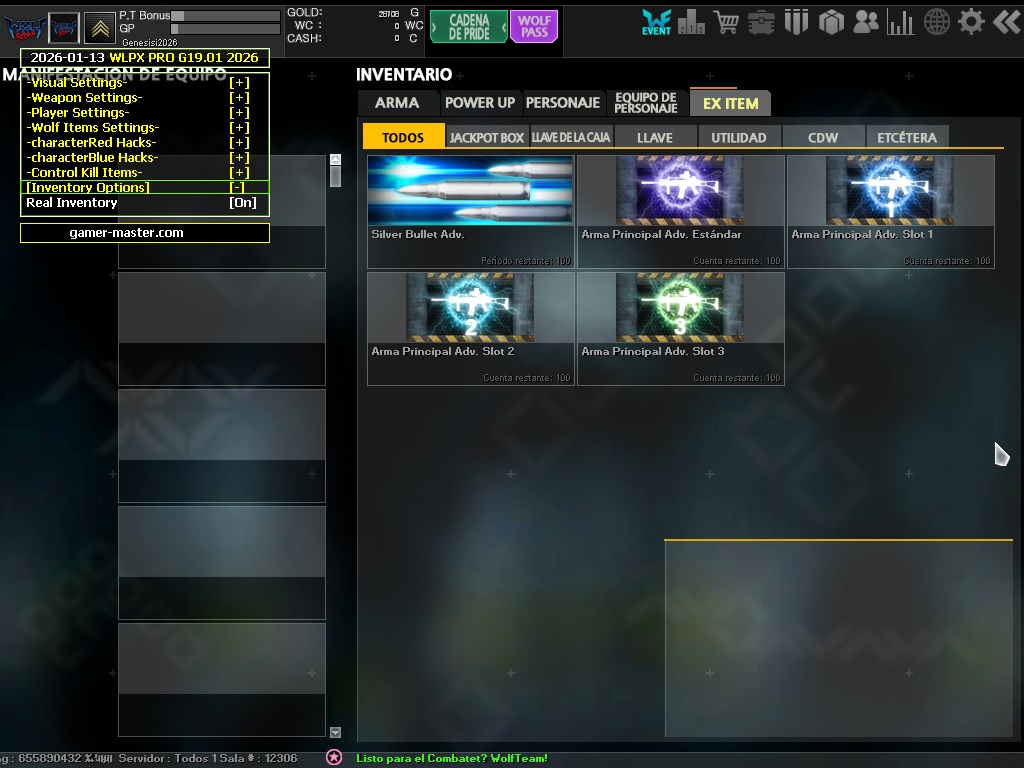Open the ETCÉTERA category
The width and height of the screenshot is (1024, 768).
click(x=907, y=138)
